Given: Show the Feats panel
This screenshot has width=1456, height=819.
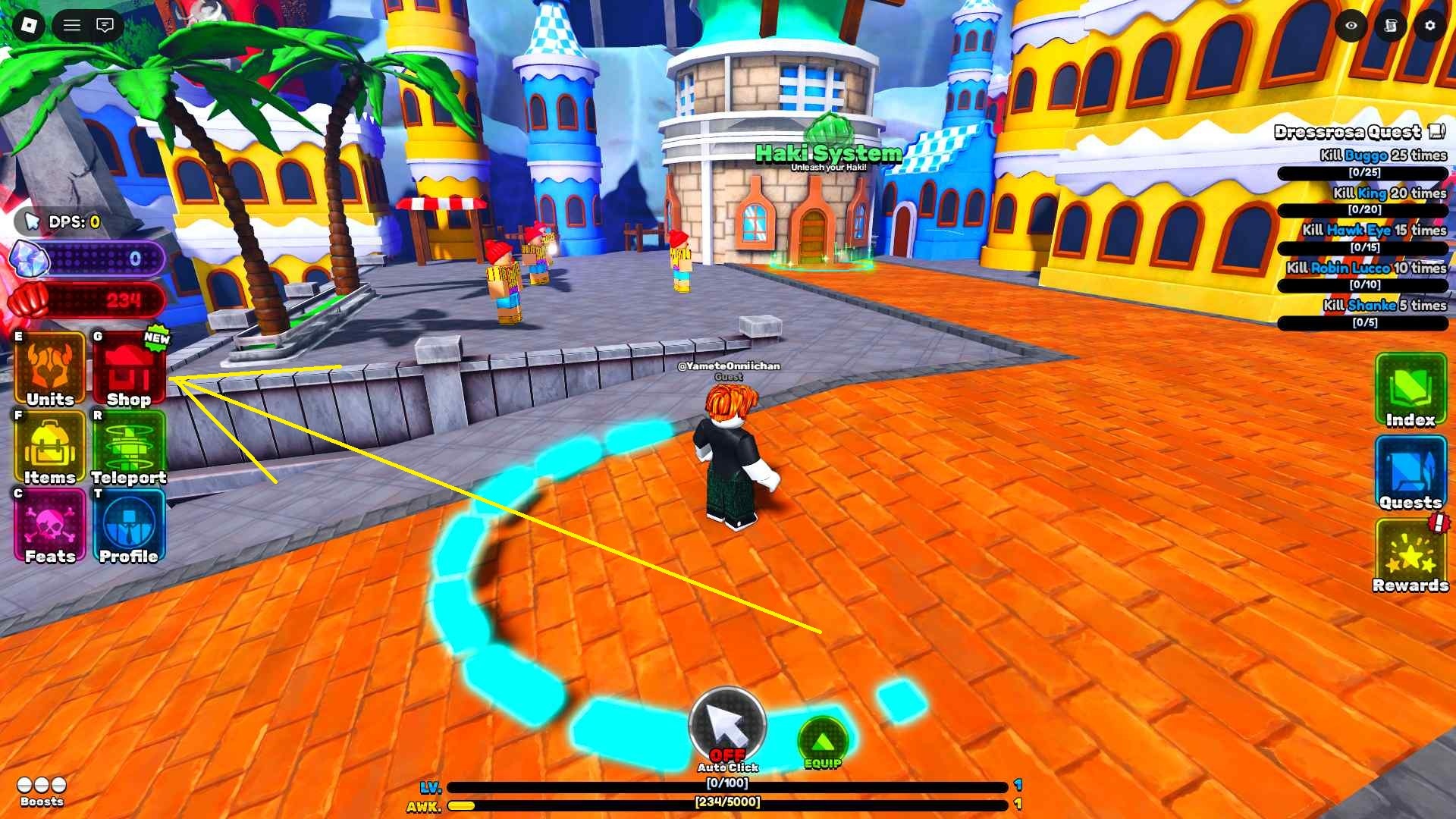Looking at the screenshot, I should pyautogui.click(x=50, y=527).
